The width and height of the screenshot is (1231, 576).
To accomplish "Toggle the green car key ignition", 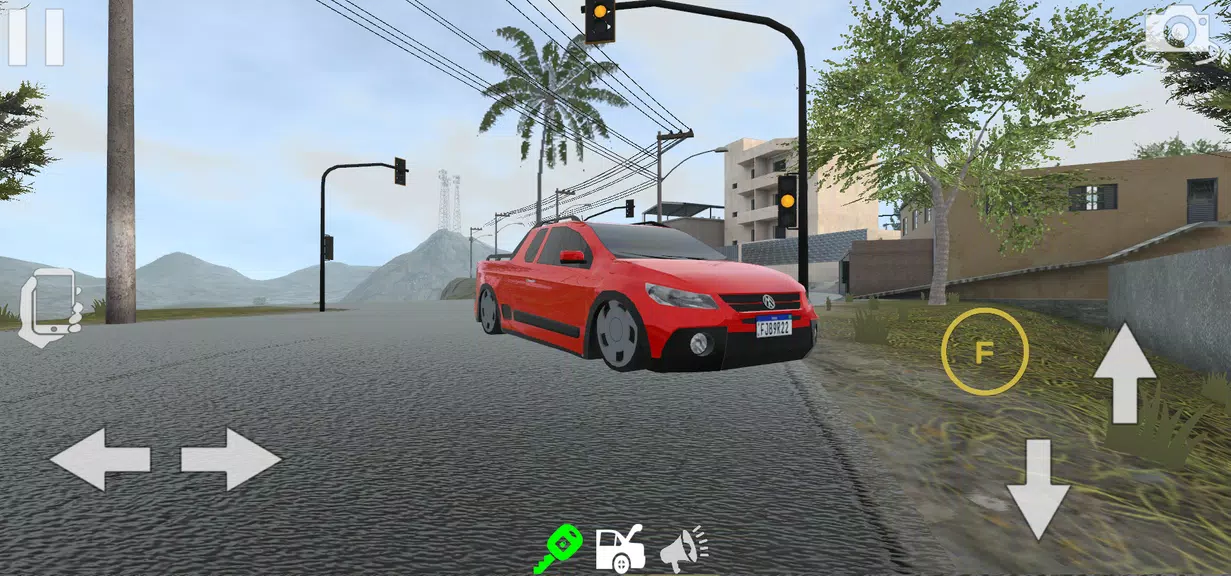I will (x=558, y=548).
